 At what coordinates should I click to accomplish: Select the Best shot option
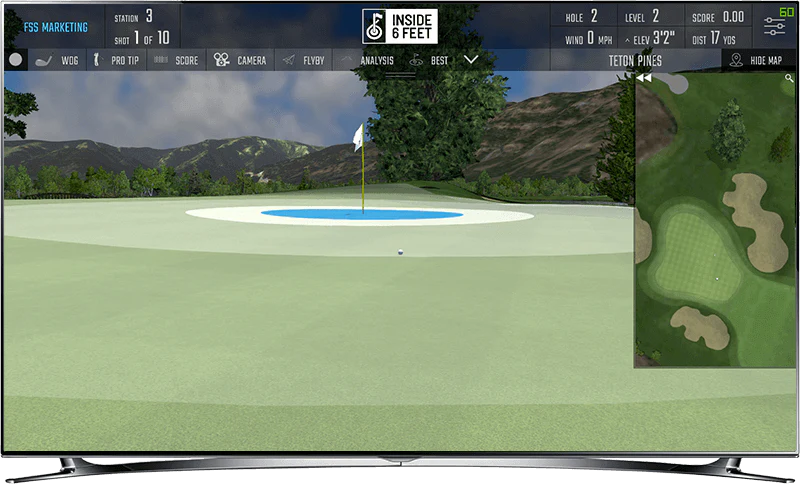(x=429, y=60)
